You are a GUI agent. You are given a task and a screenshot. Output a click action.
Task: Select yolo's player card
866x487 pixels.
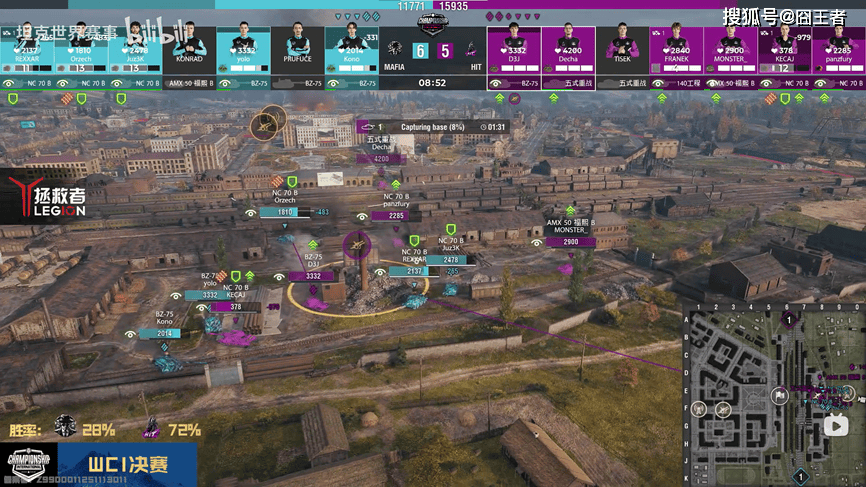[243, 46]
